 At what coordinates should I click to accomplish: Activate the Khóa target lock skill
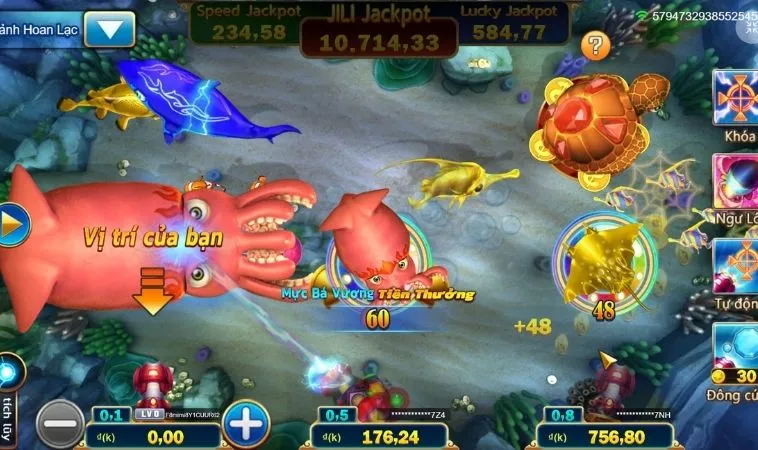(x=736, y=98)
